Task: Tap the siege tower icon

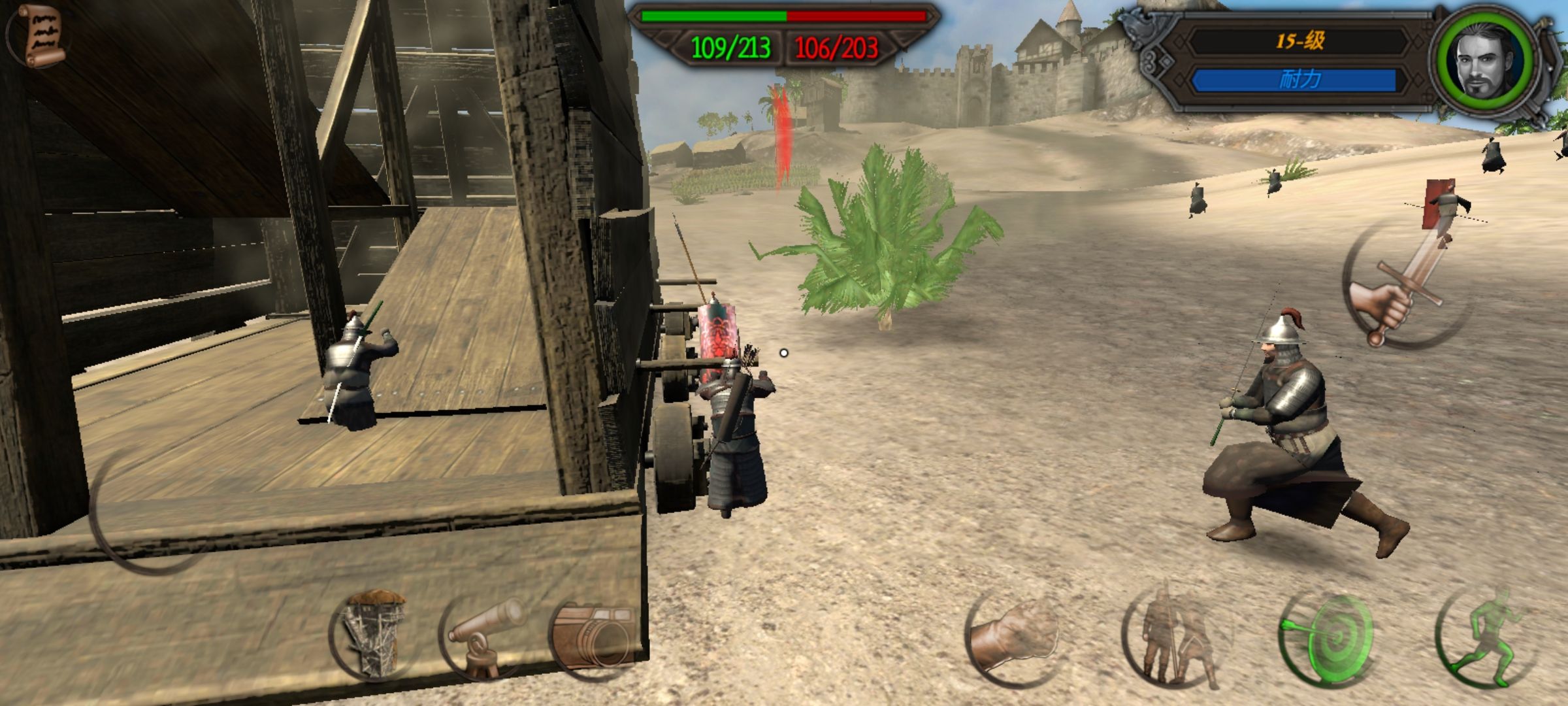Action: [372, 634]
